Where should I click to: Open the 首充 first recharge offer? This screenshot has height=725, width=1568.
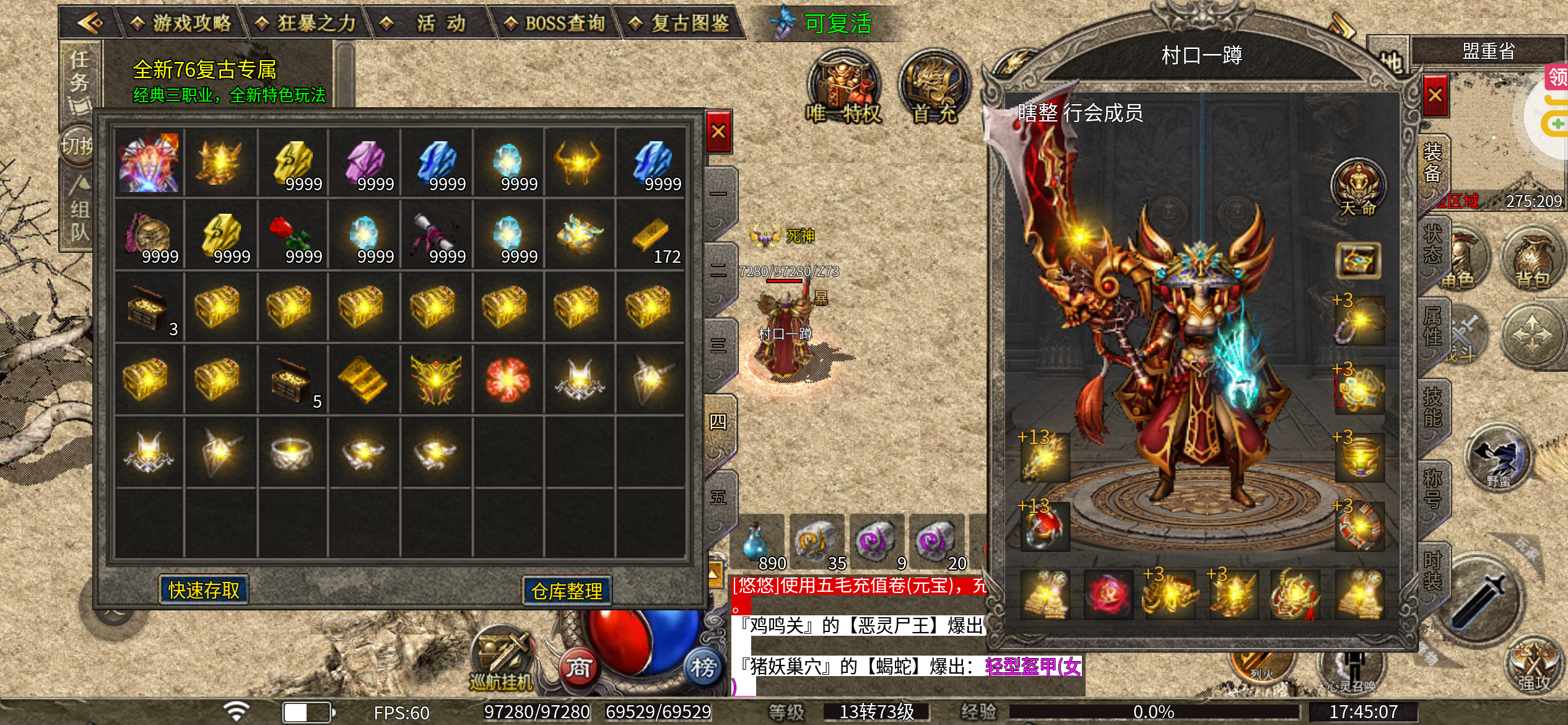(x=934, y=88)
